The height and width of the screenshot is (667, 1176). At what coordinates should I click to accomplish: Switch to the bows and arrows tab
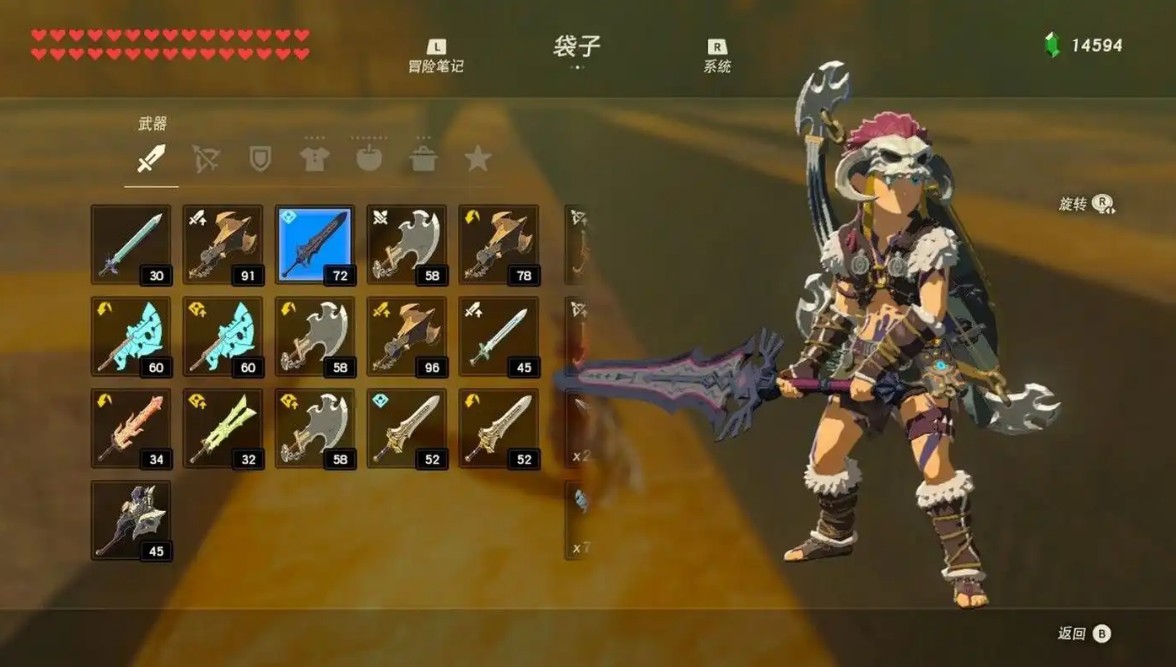[x=206, y=158]
